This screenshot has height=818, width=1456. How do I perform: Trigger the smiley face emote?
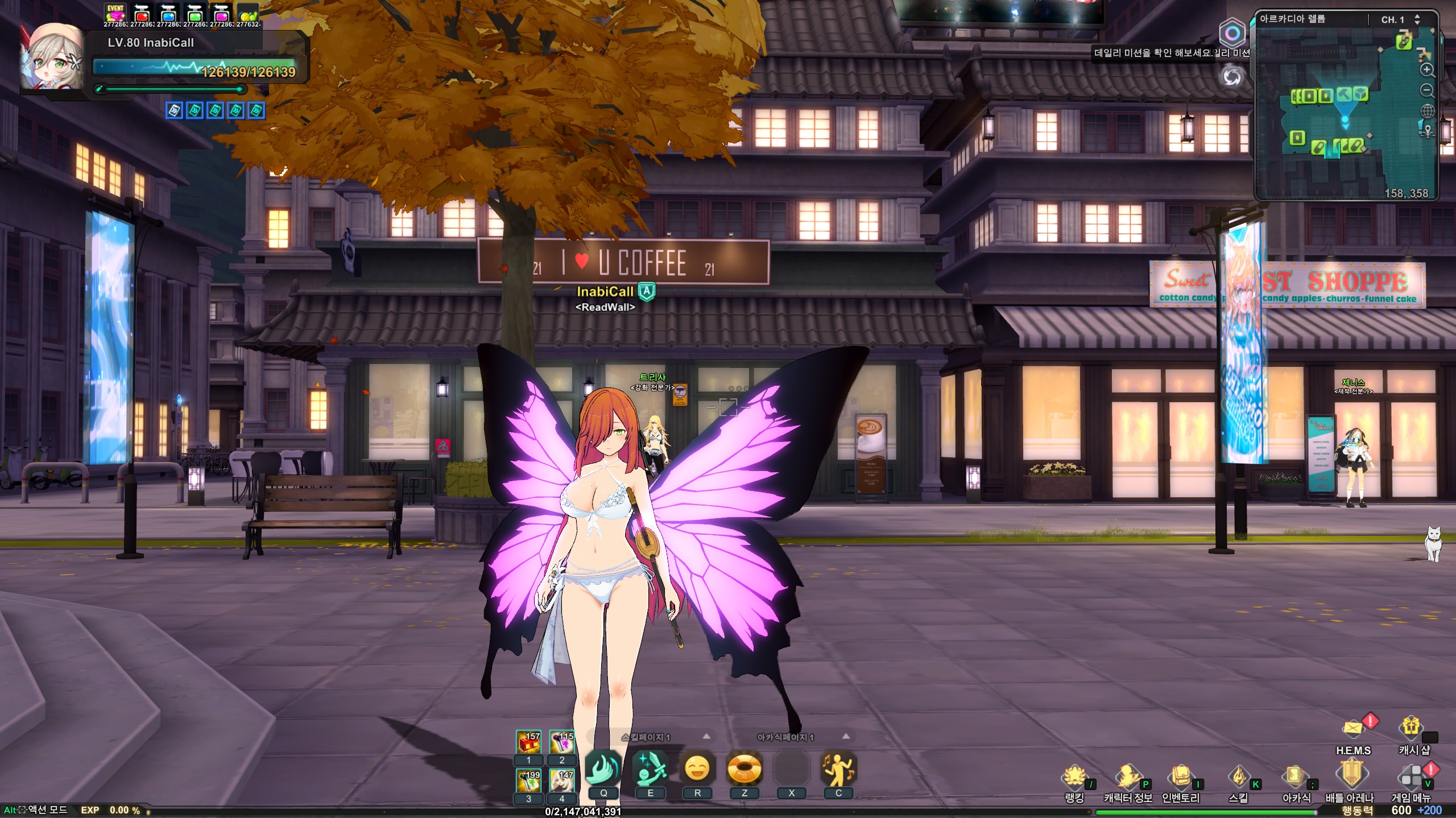(x=697, y=769)
